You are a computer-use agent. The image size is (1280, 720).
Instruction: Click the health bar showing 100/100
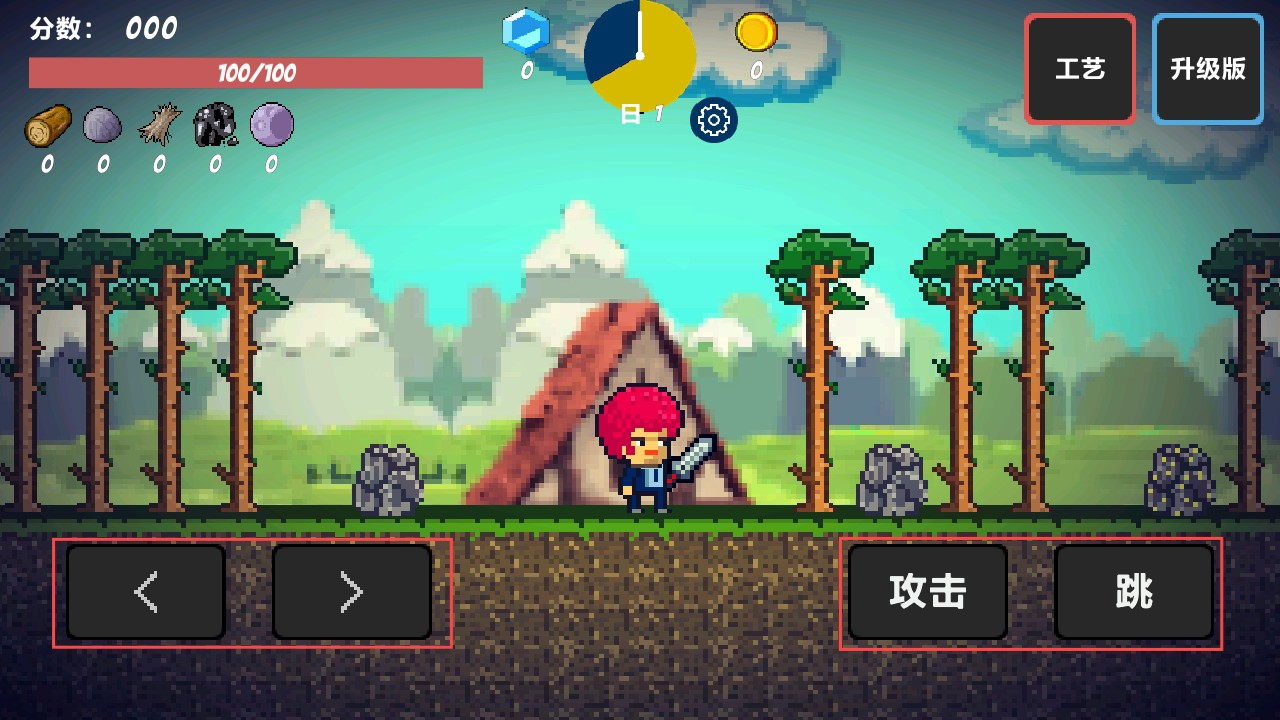pos(256,72)
